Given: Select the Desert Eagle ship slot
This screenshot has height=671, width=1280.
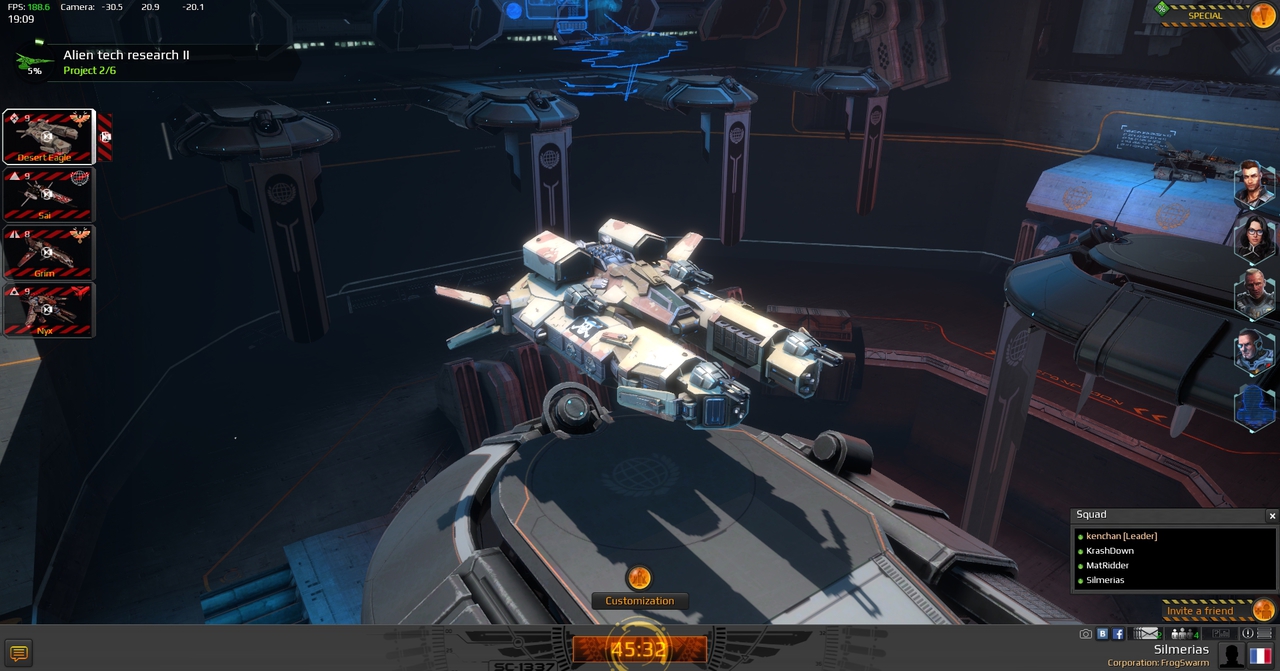Looking at the screenshot, I should (48, 136).
